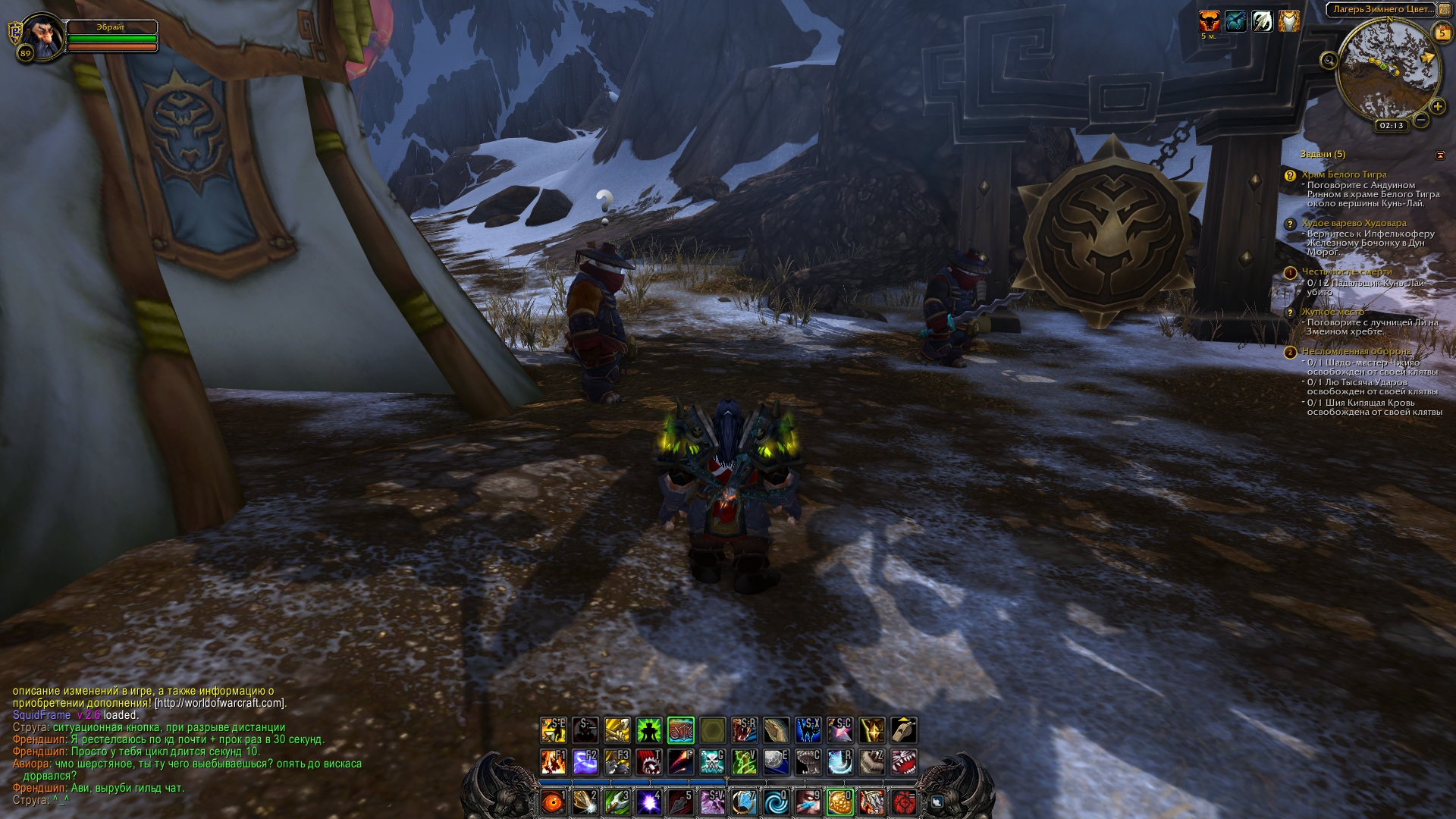The image size is (1456, 819).
Task: Zoom in the minimap with the plus button
Action: pyautogui.click(x=1438, y=106)
